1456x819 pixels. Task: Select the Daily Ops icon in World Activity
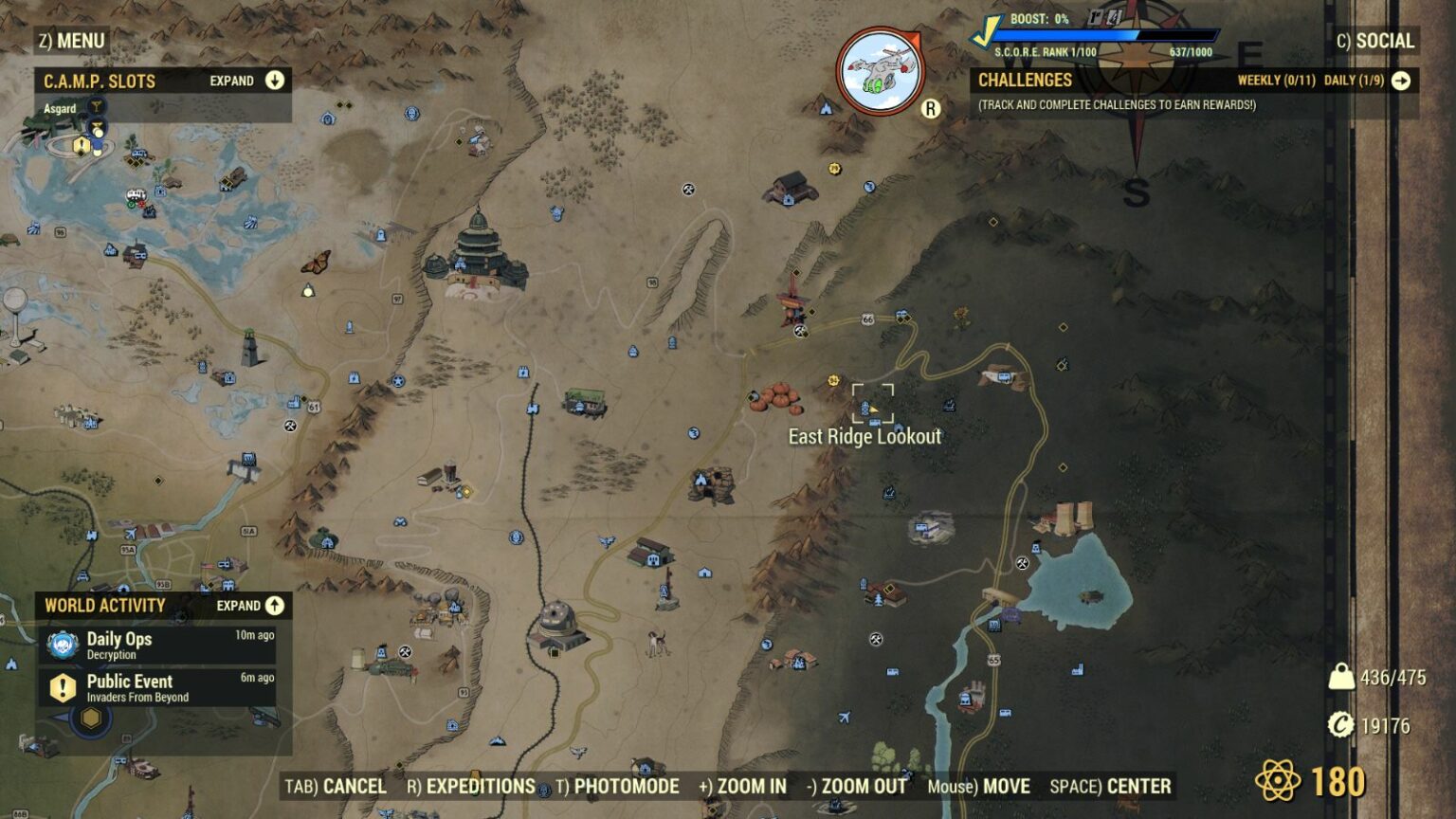pos(62,645)
